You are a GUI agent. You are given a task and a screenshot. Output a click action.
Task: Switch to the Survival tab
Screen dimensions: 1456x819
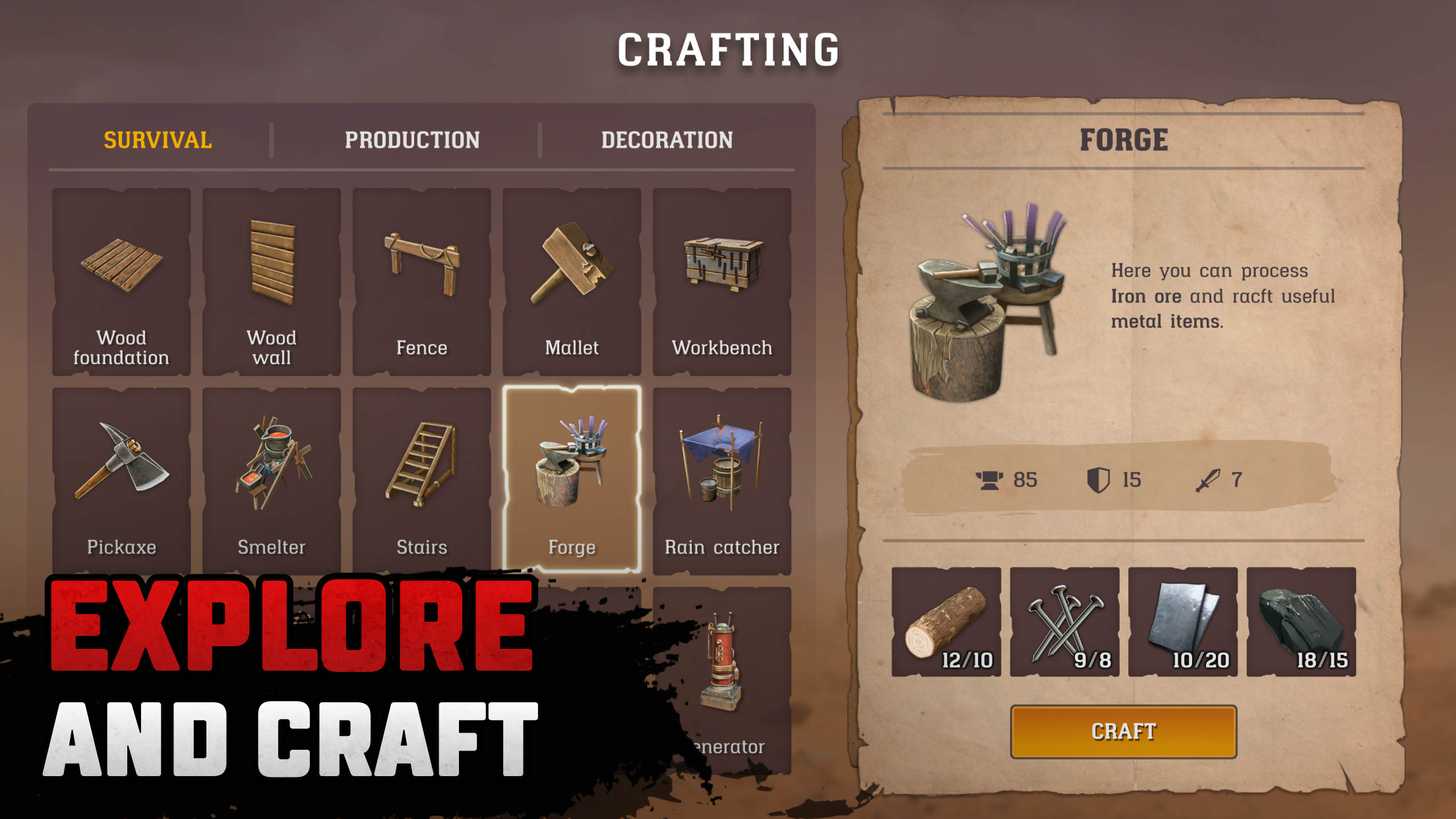(156, 139)
